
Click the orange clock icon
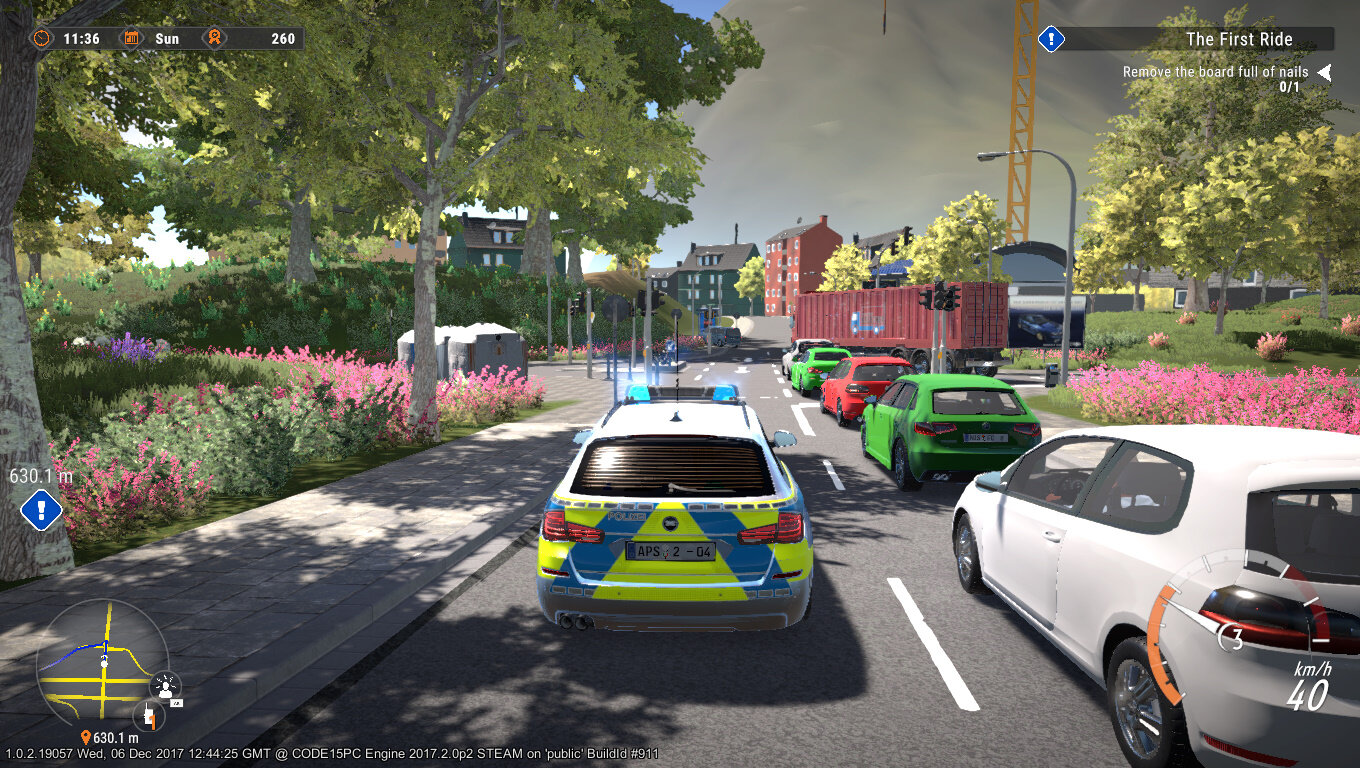42,38
